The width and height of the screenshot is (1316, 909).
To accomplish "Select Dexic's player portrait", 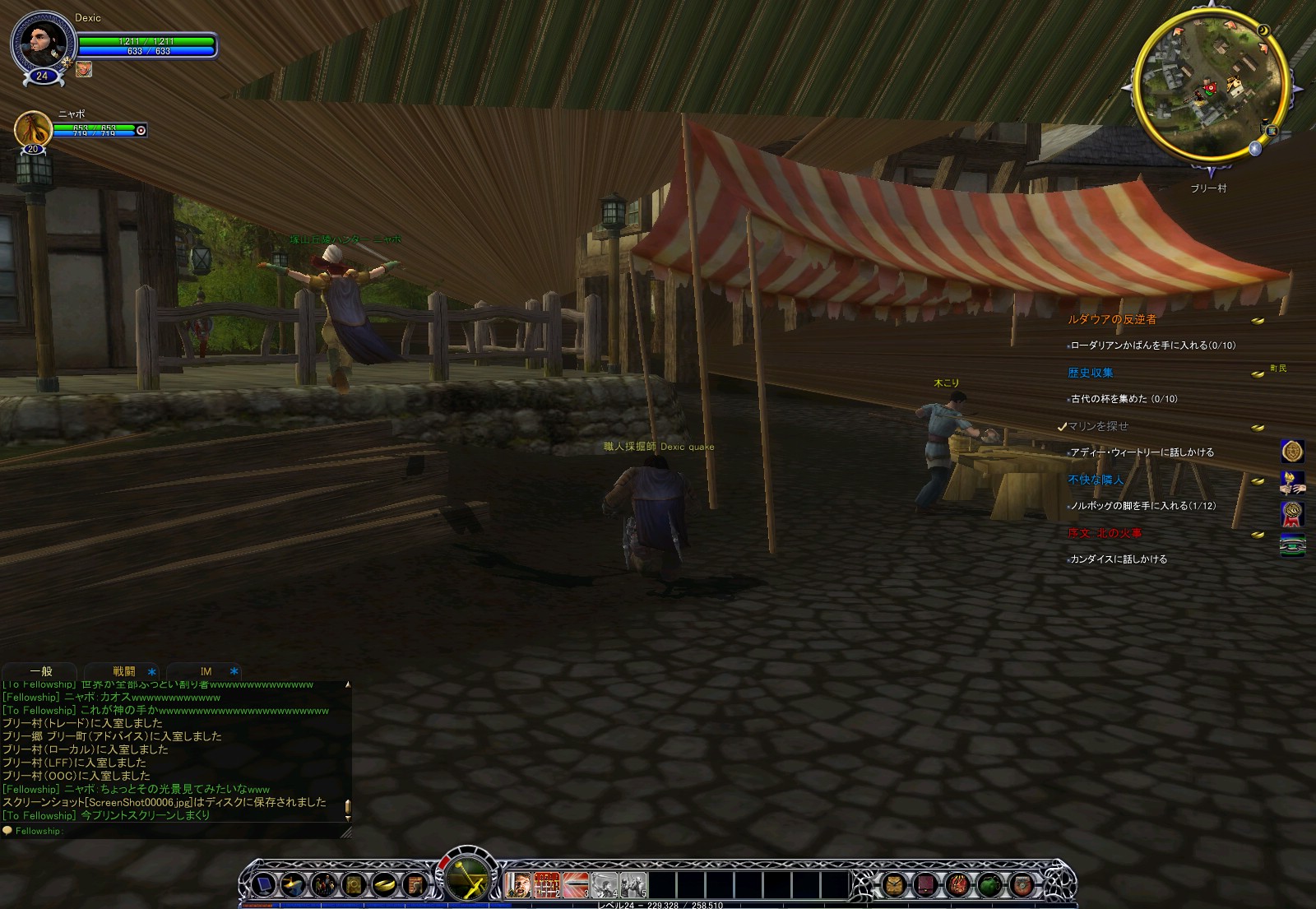I will click(43, 41).
